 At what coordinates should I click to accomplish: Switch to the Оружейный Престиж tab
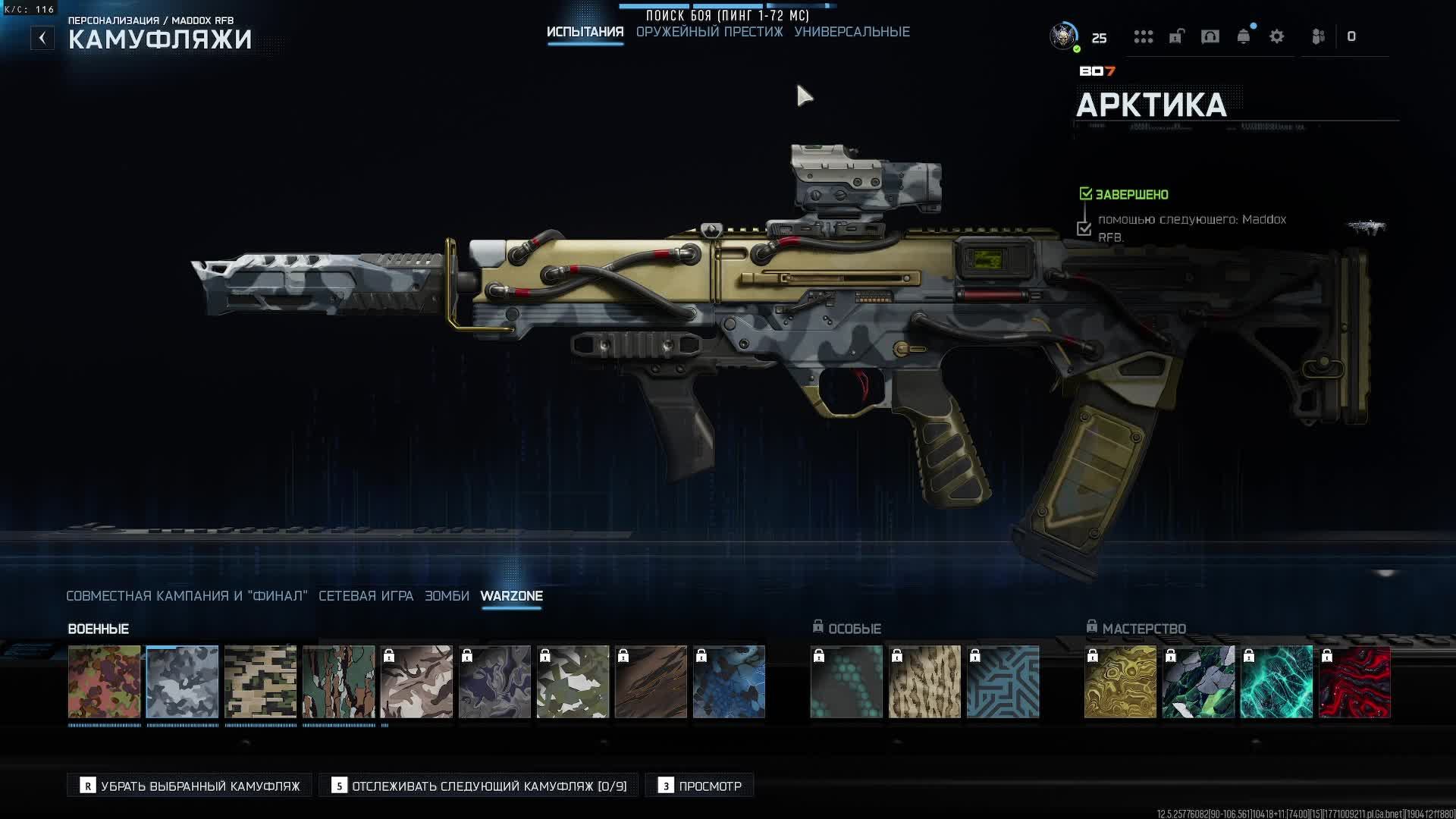[709, 32]
